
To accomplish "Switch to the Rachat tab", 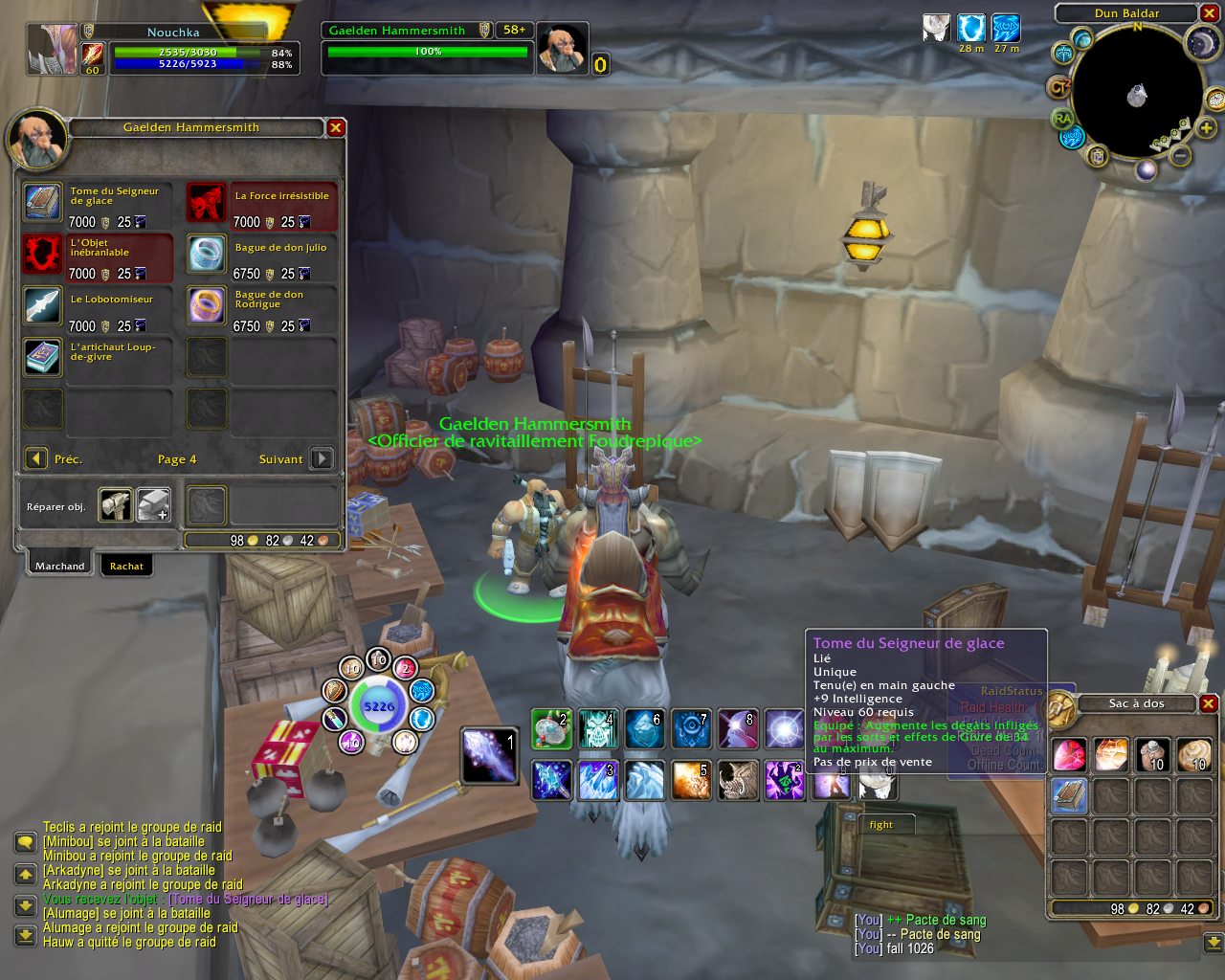I will [x=126, y=566].
